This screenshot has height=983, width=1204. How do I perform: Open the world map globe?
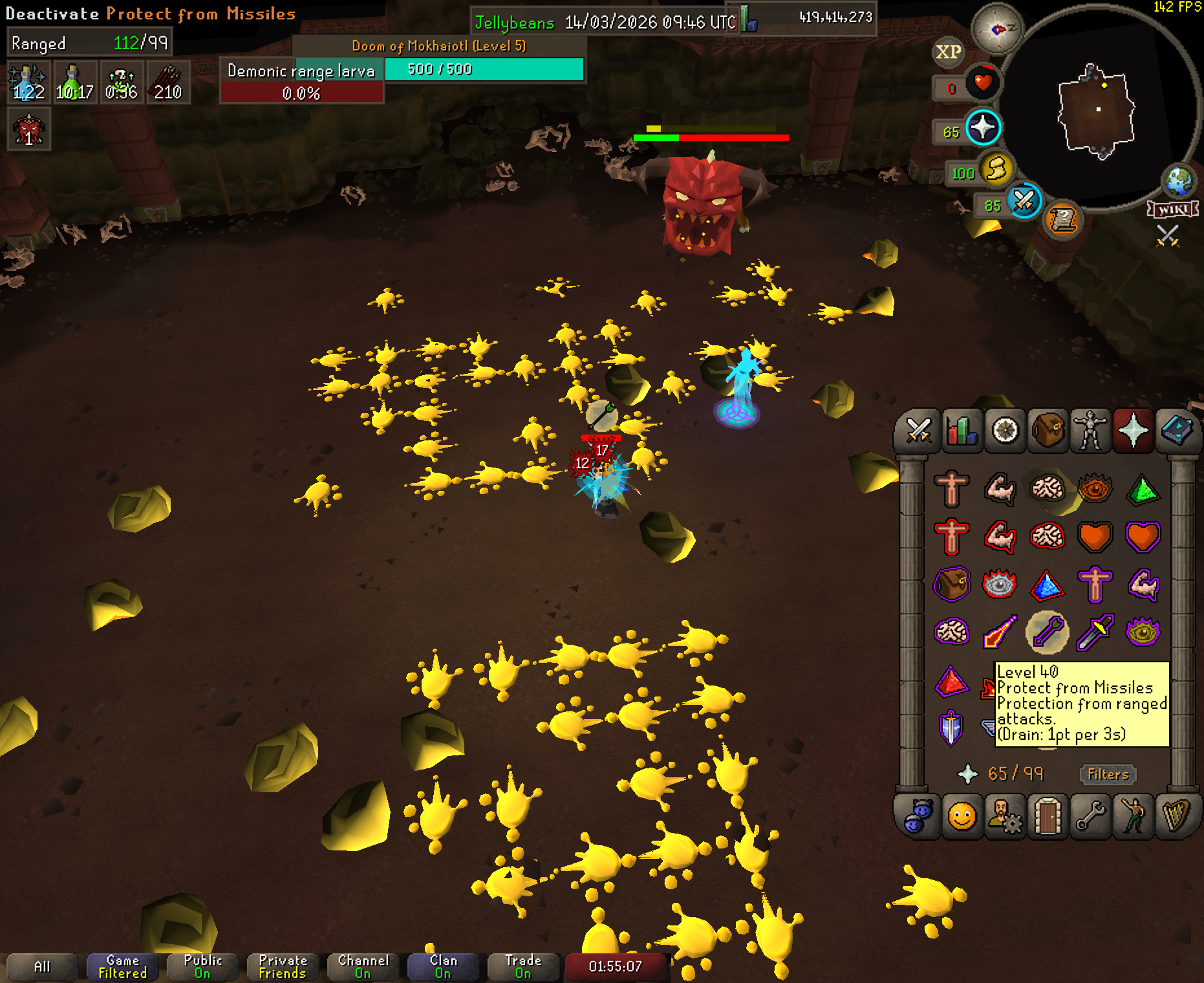1179,180
